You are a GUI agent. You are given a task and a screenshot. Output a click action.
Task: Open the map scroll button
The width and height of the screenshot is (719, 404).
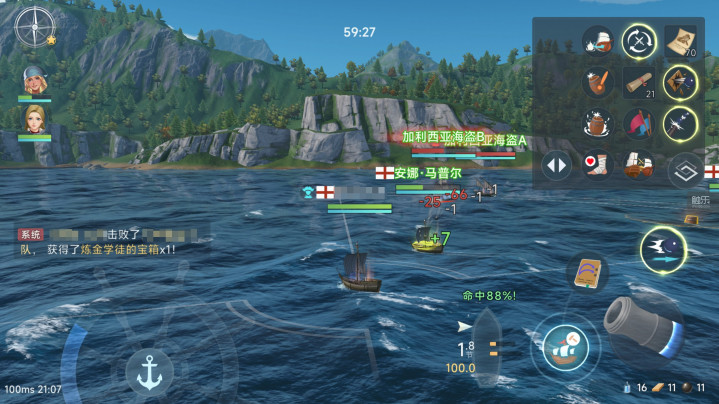588,272
